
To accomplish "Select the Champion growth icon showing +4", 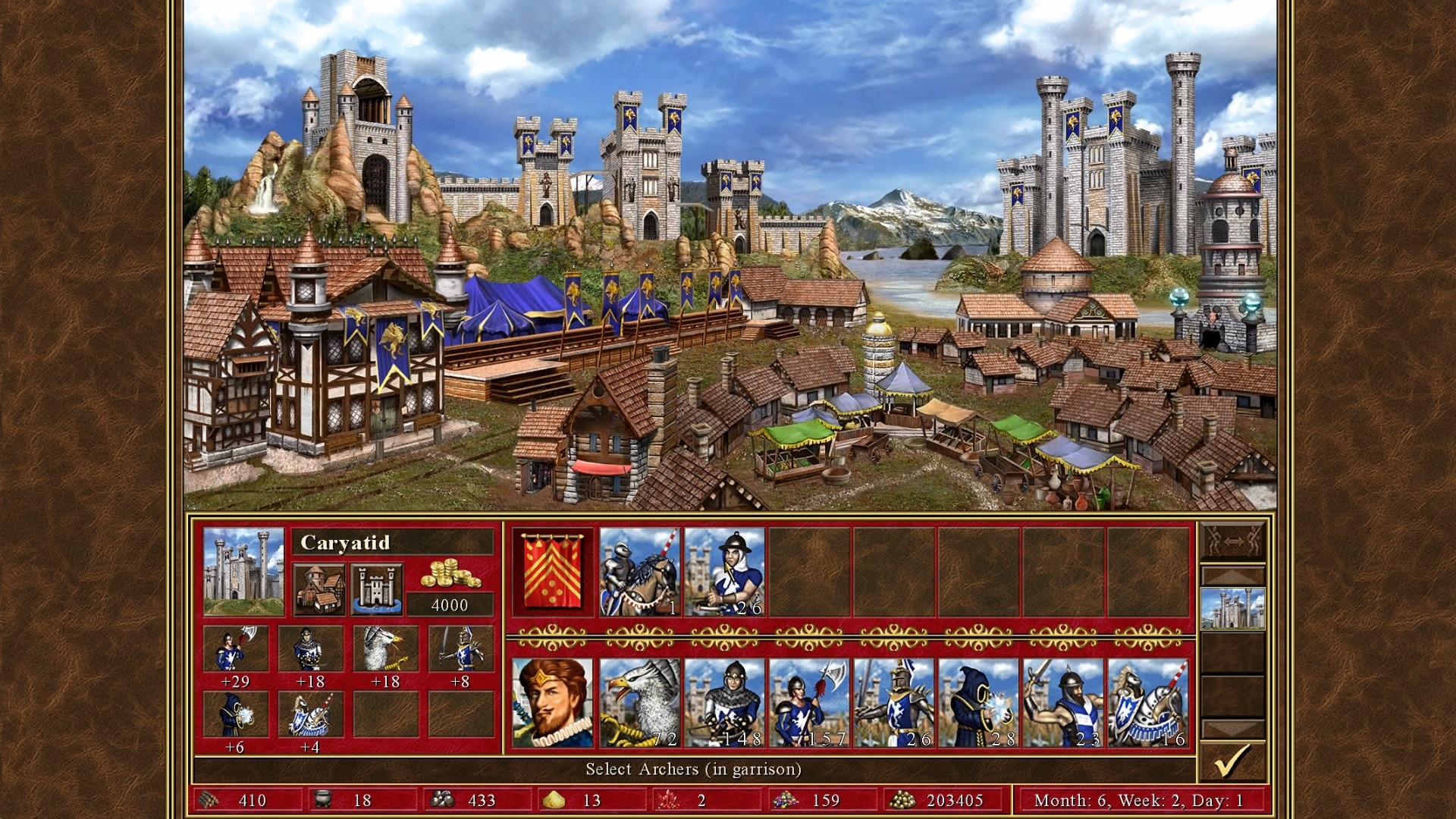I will point(309,717).
